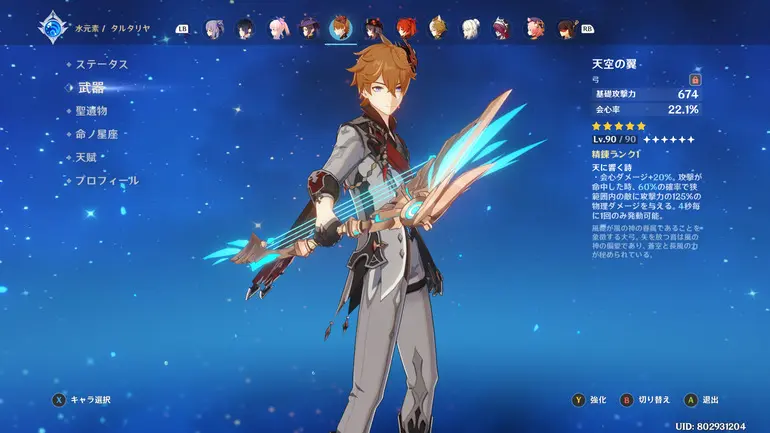
Task: Select the 武器 menu entry
Action: coord(91,88)
